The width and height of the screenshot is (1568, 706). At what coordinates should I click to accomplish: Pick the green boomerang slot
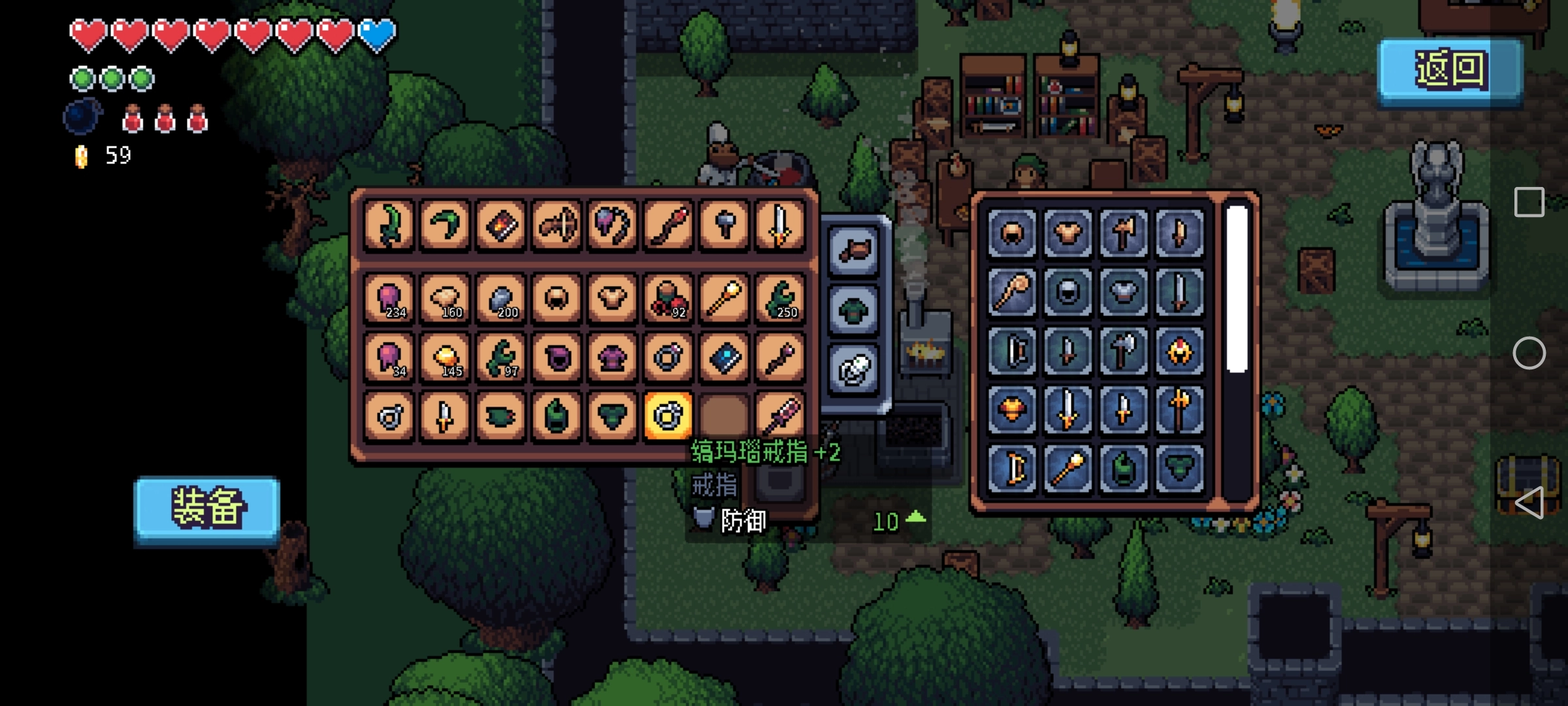(444, 226)
